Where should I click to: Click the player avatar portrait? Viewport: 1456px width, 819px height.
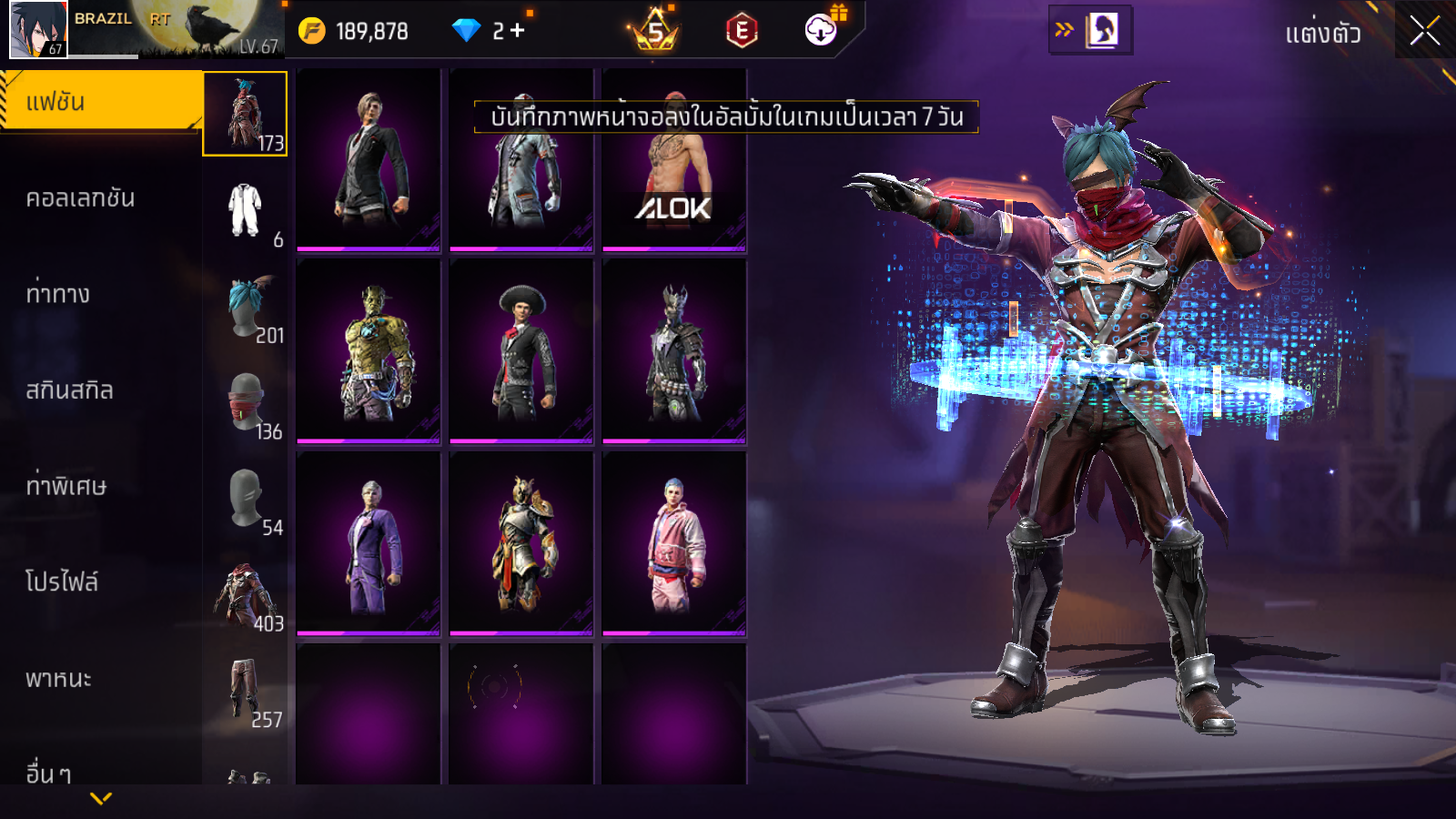coord(37,29)
